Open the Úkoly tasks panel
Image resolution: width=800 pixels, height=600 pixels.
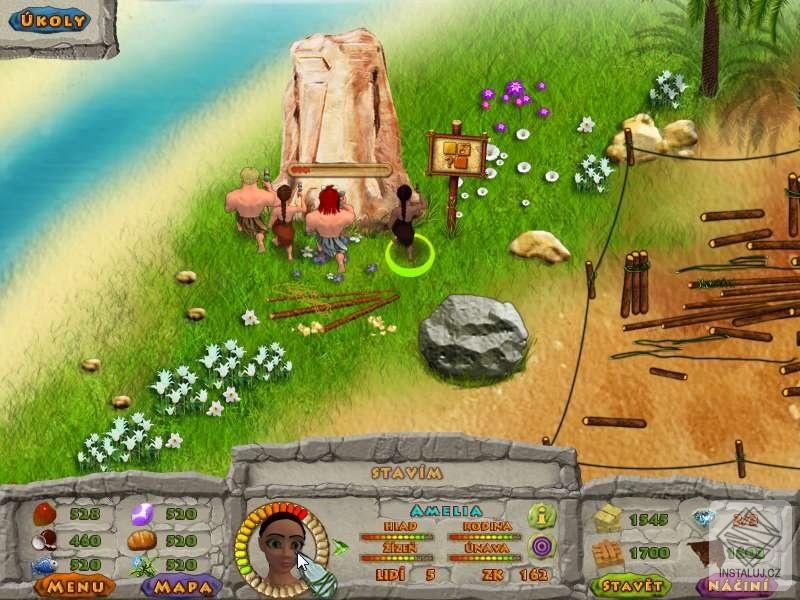tap(48, 19)
